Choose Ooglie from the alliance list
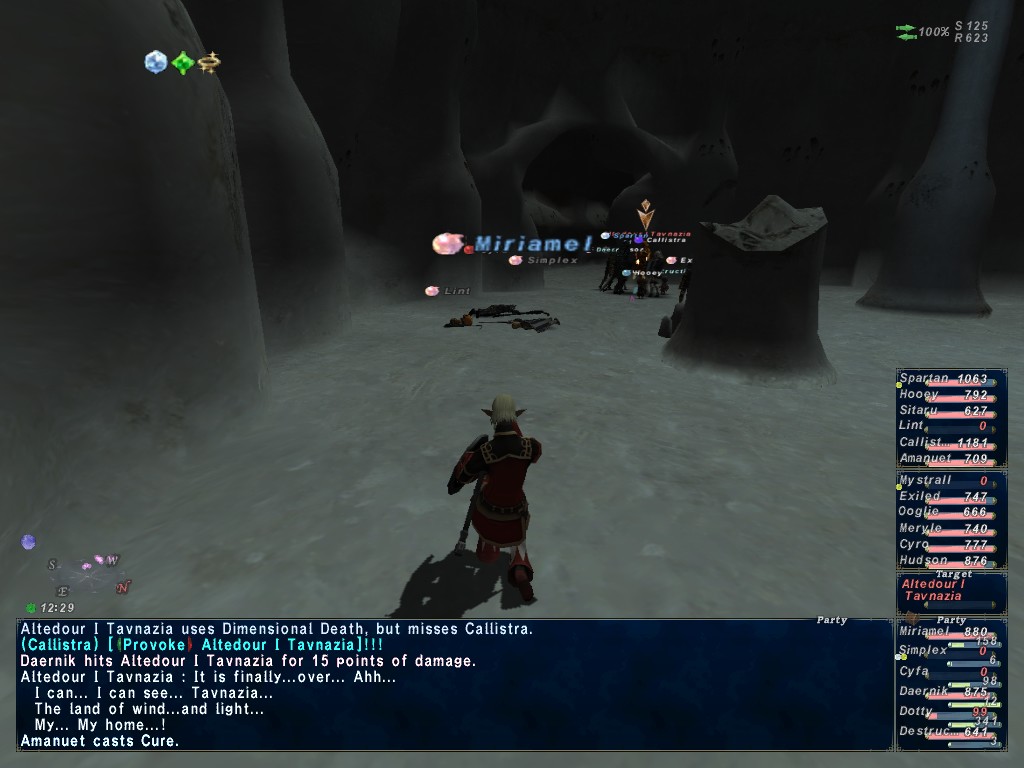This screenshot has width=1024, height=768. tap(948, 512)
